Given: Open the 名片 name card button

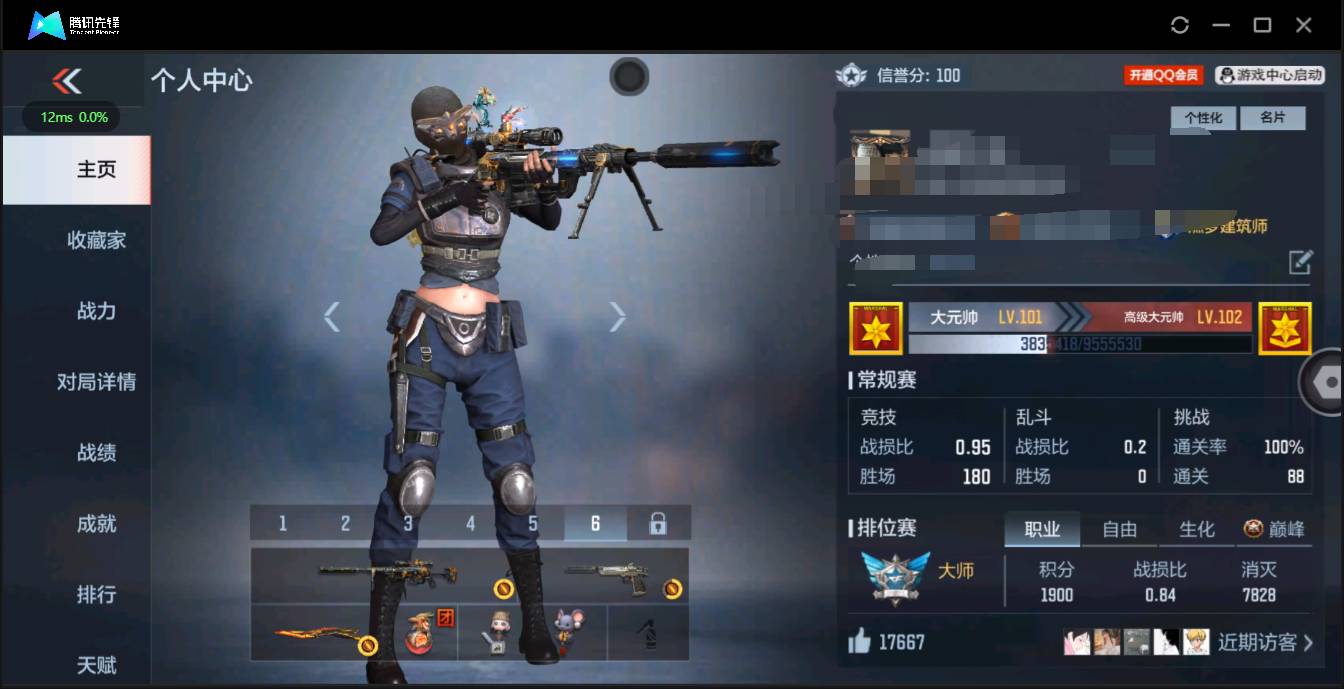Looking at the screenshot, I should [1272, 118].
